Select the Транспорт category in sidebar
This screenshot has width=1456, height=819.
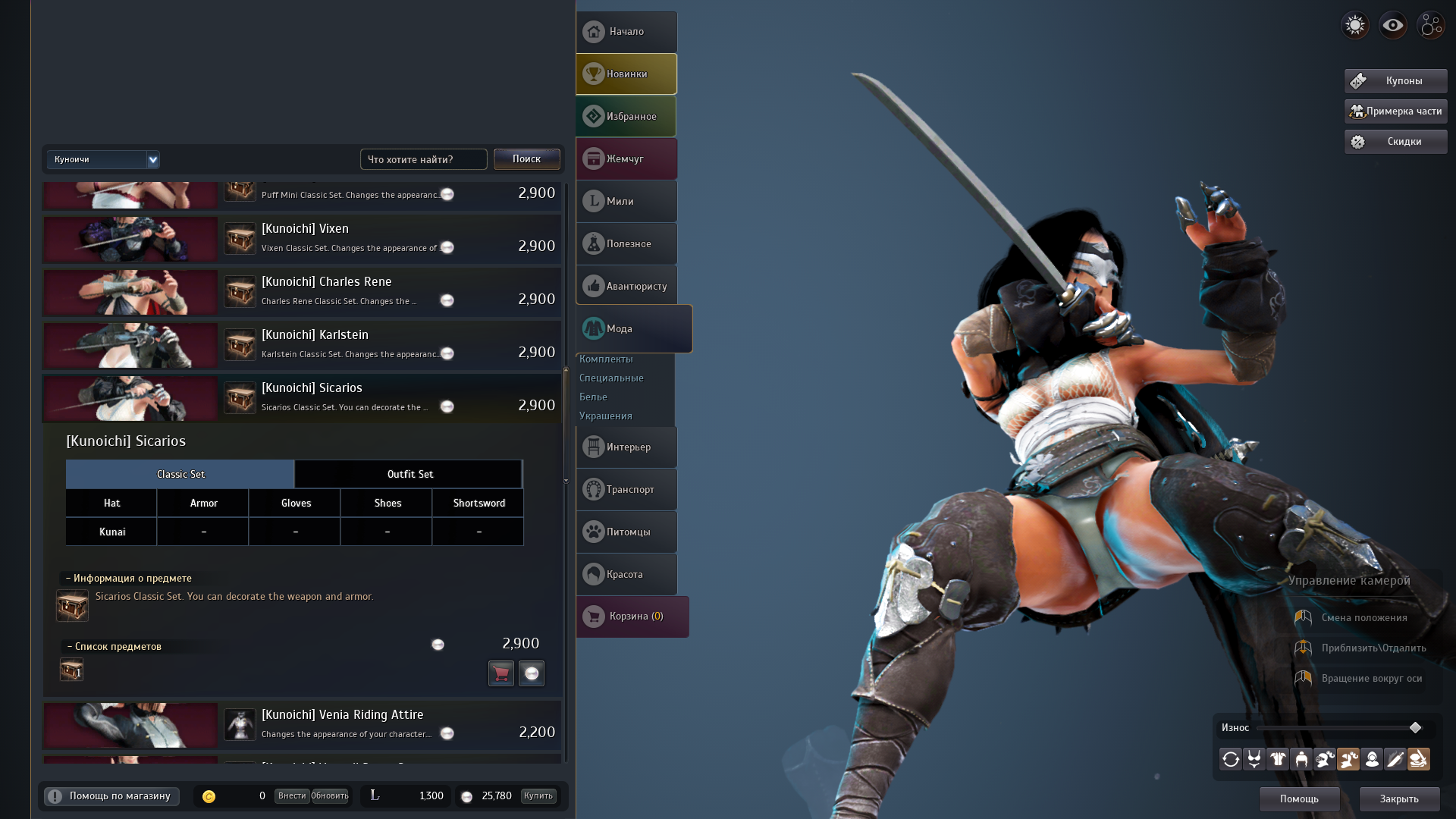[626, 489]
